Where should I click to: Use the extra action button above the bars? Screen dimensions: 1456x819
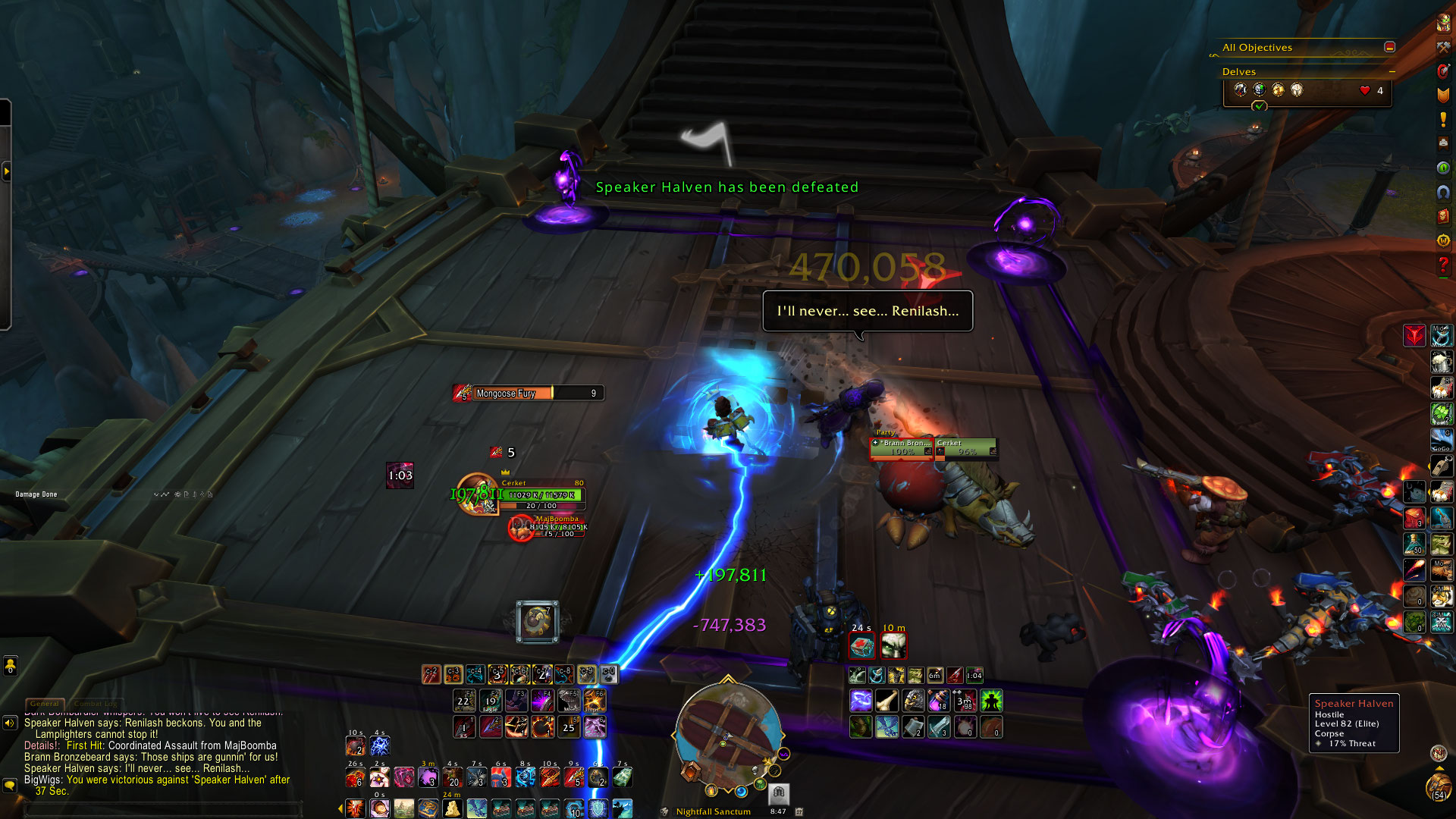[x=537, y=622]
